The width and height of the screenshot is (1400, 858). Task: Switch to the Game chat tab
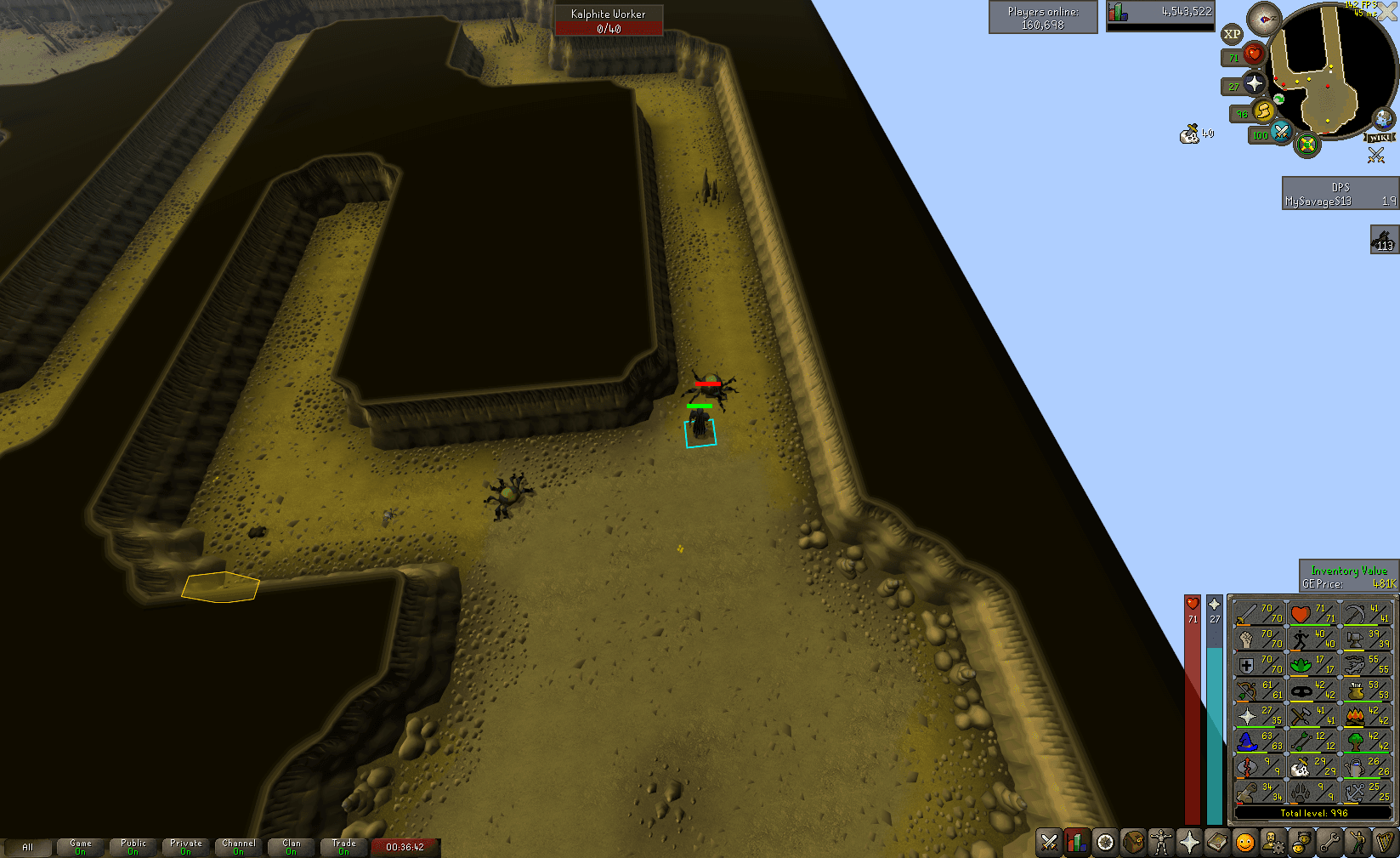tap(81, 844)
